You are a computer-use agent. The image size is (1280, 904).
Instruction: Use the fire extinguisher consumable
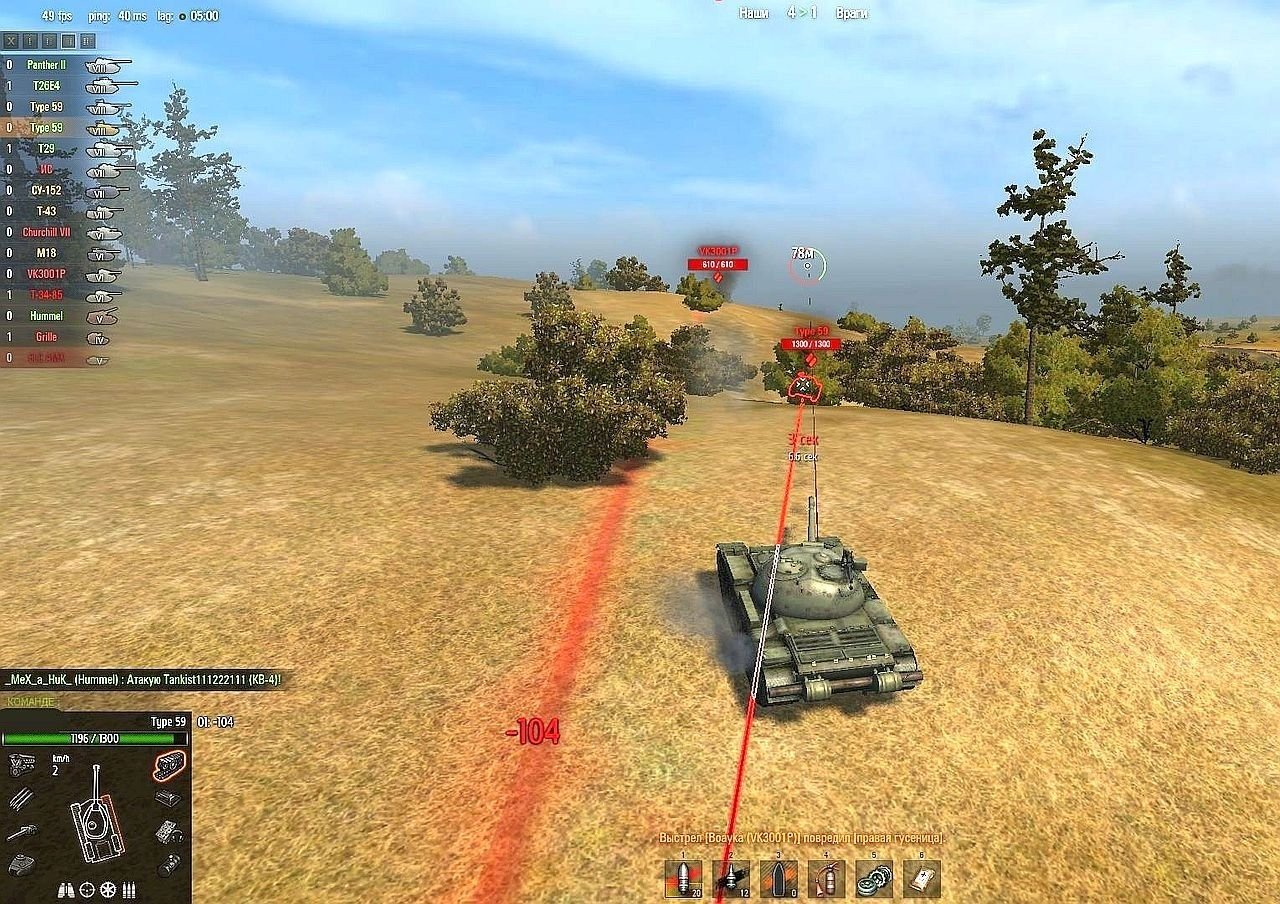[x=827, y=879]
